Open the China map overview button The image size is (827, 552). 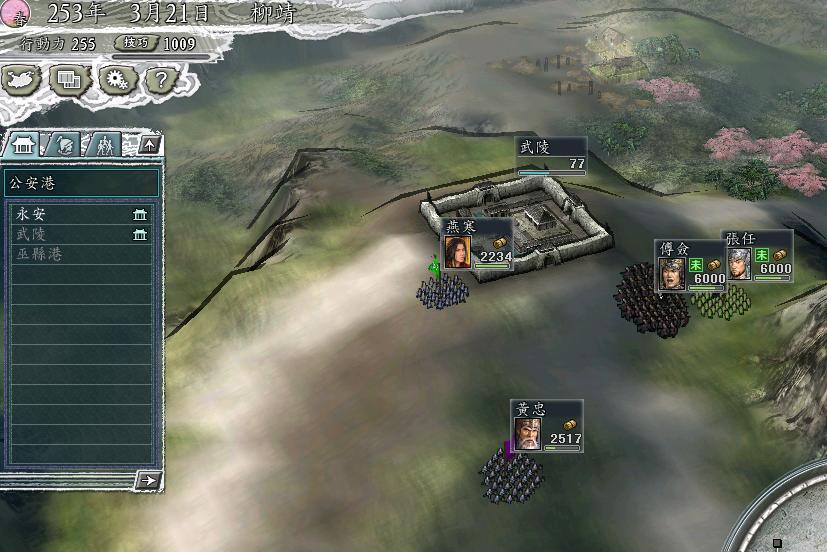tap(22, 79)
